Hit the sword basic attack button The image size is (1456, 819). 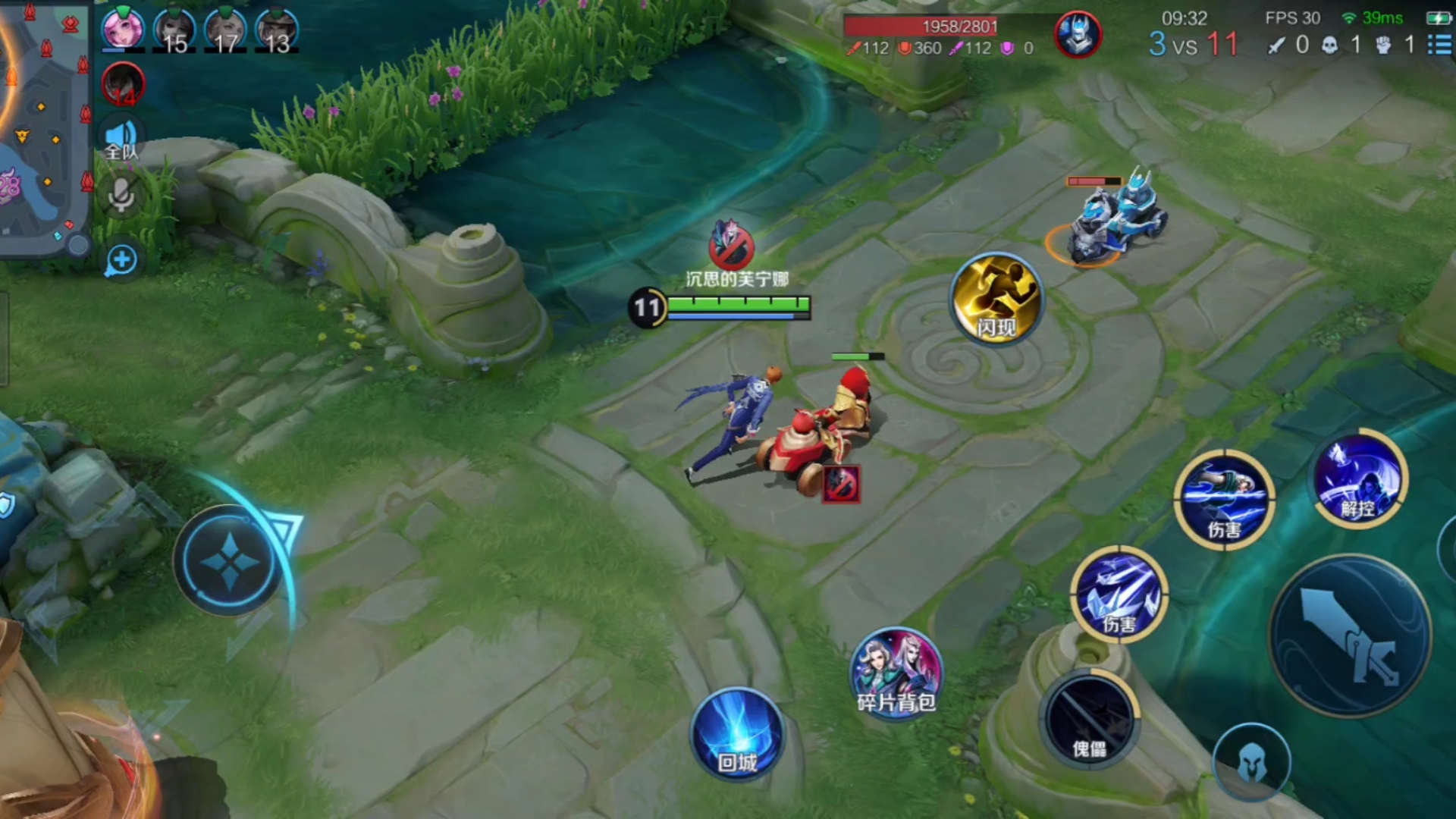1350,635
